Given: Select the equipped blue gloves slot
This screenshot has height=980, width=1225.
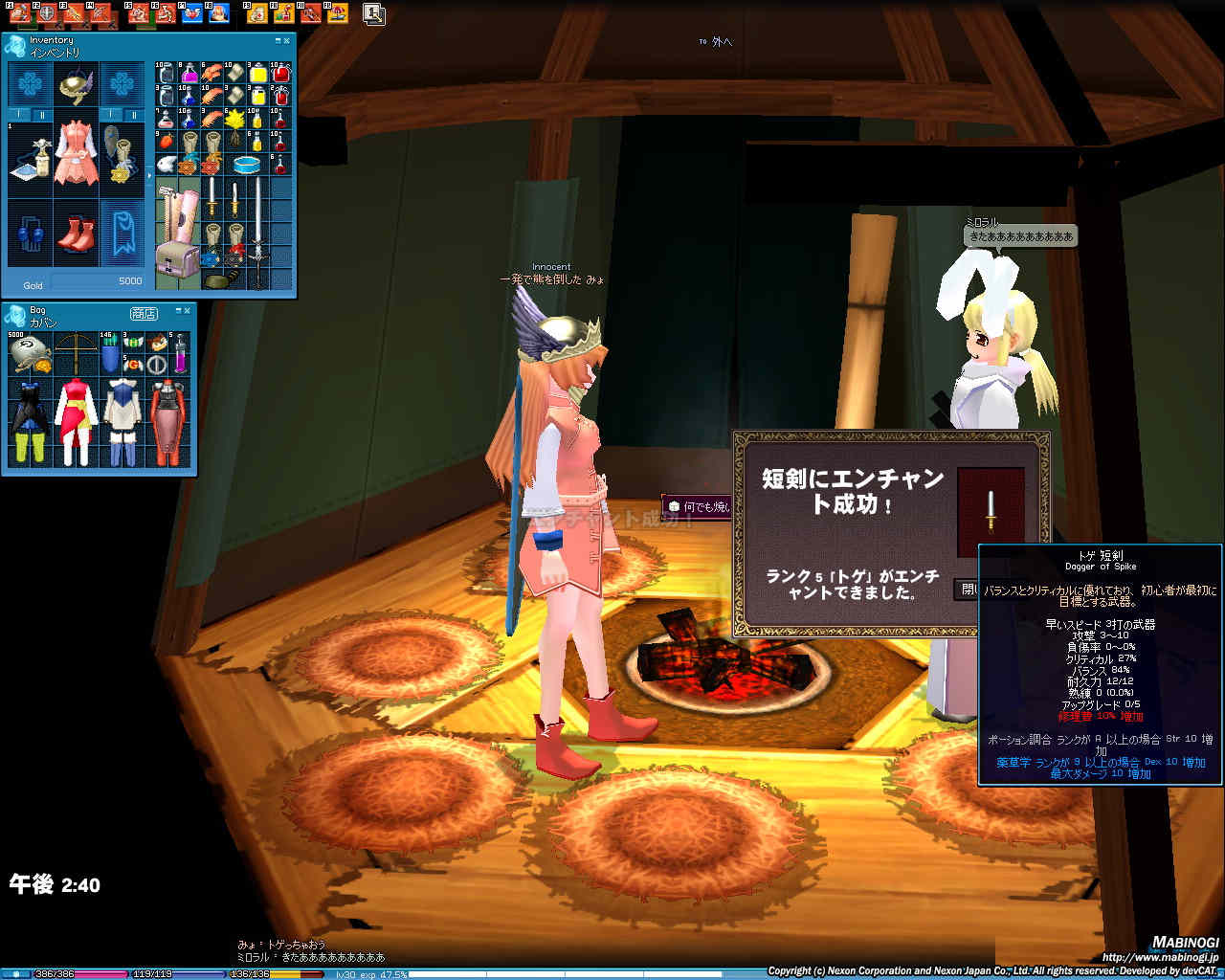Looking at the screenshot, I should pos(31,234).
